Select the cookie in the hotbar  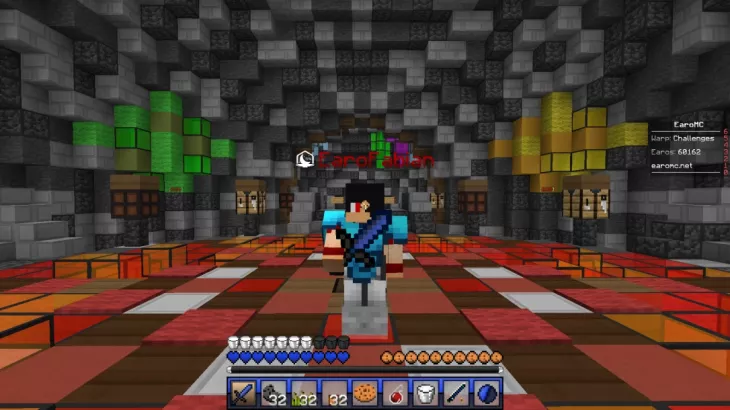365,393
